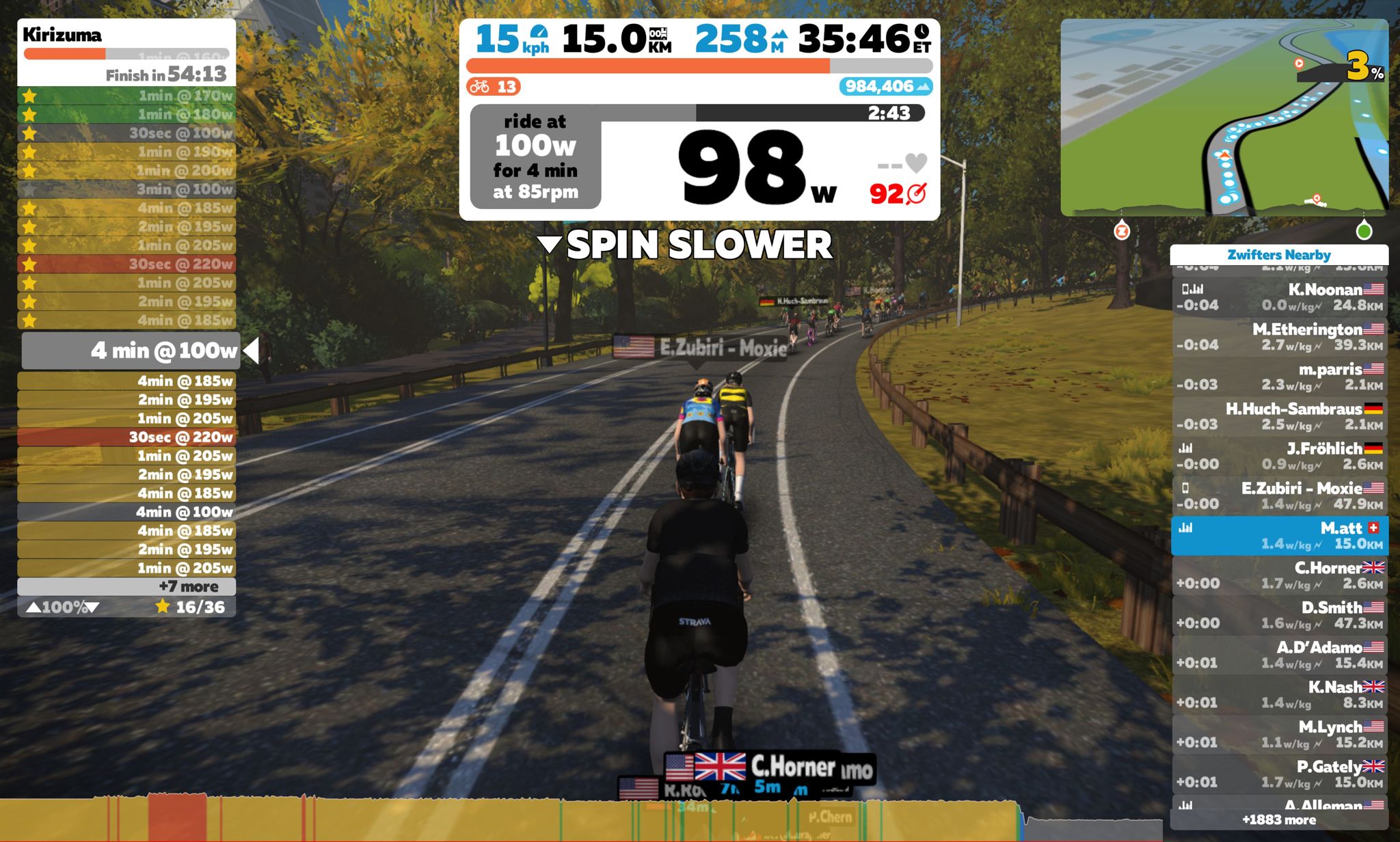The image size is (1400, 842).
Task: Select K.Noonan in the Zwifters Nearby list
Action: point(1278,297)
